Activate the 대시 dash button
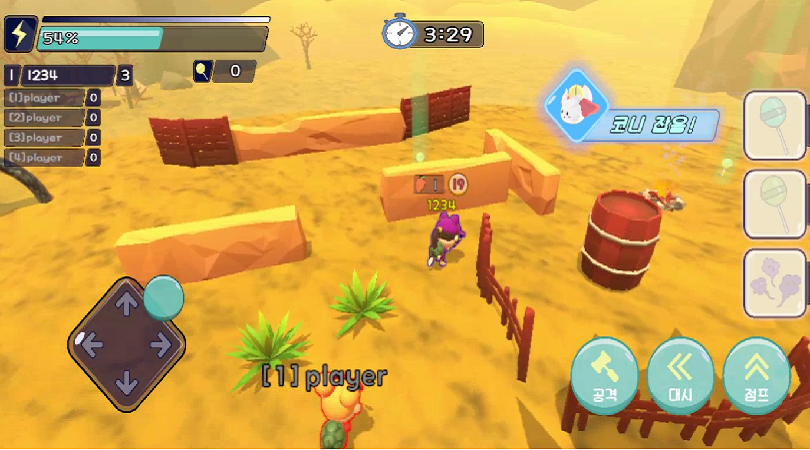810x450 pixels. 680,375
